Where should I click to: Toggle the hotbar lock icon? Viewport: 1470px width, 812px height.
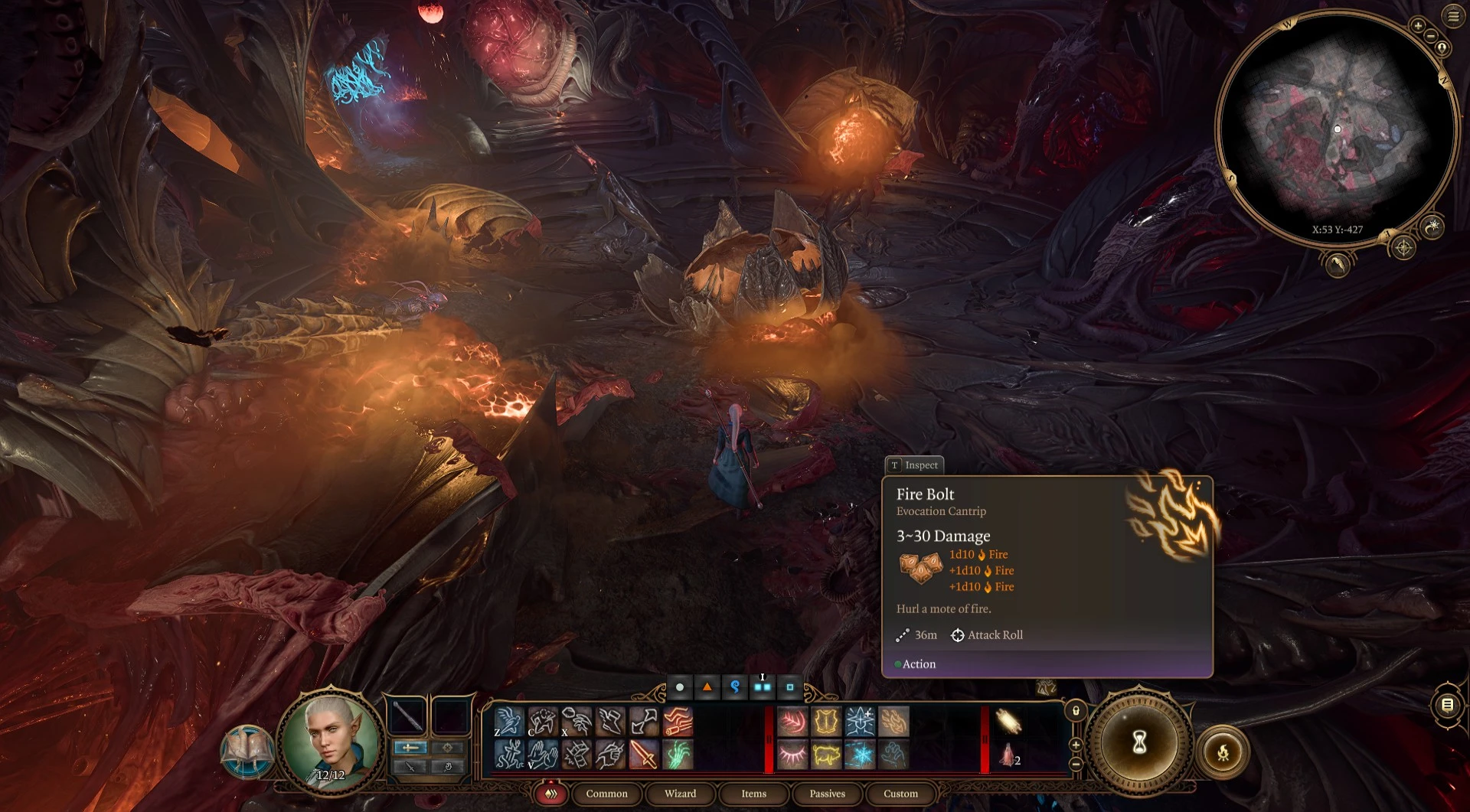tap(1076, 711)
